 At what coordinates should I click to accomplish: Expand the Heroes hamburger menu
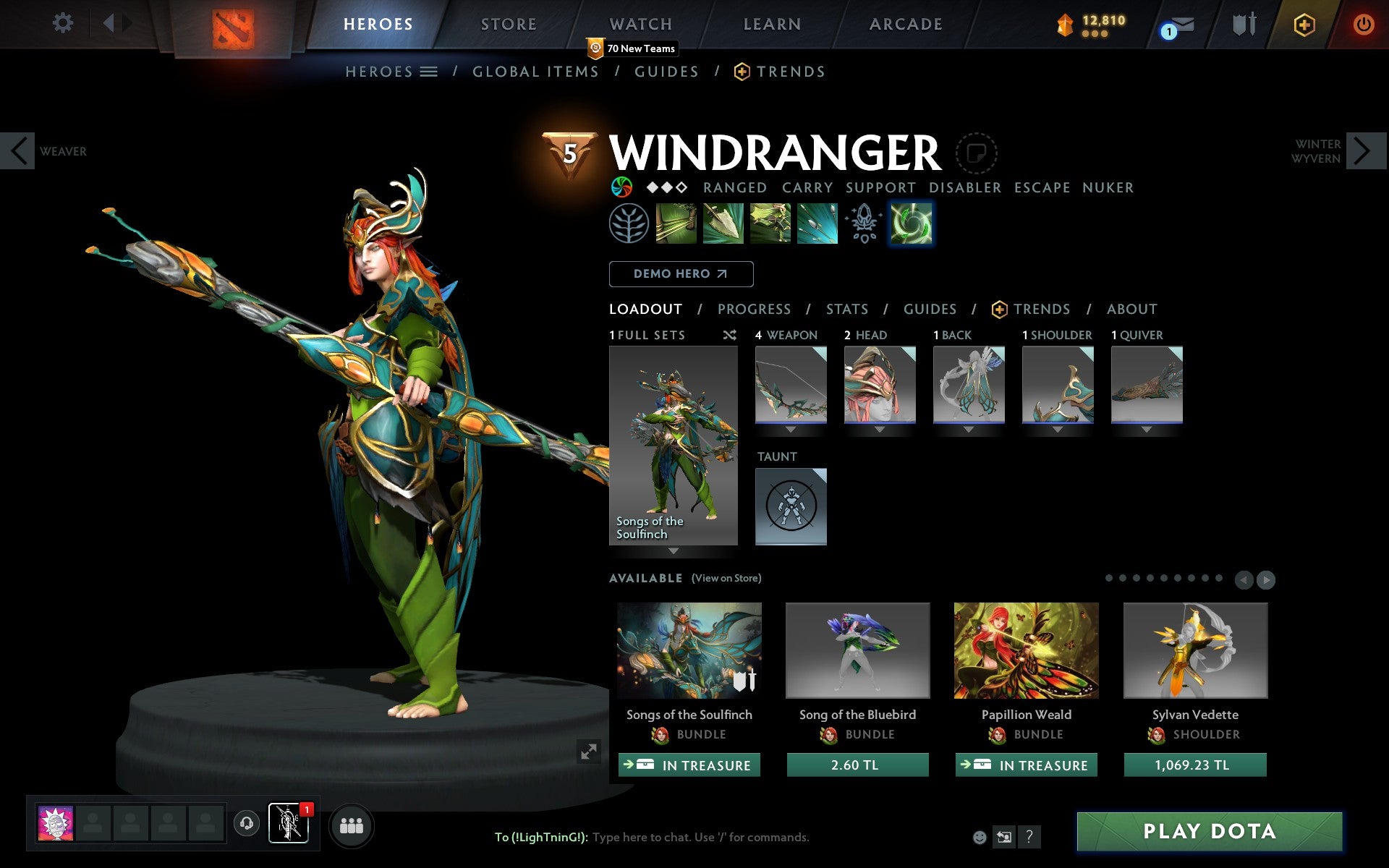429,72
